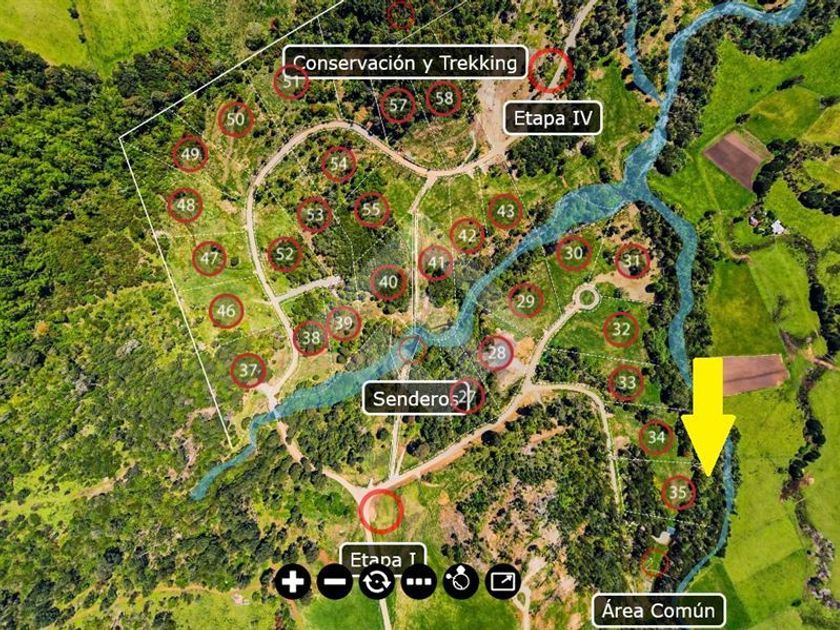The image size is (840, 630).
Task: Open the Área Común label
Action: pos(658,610)
